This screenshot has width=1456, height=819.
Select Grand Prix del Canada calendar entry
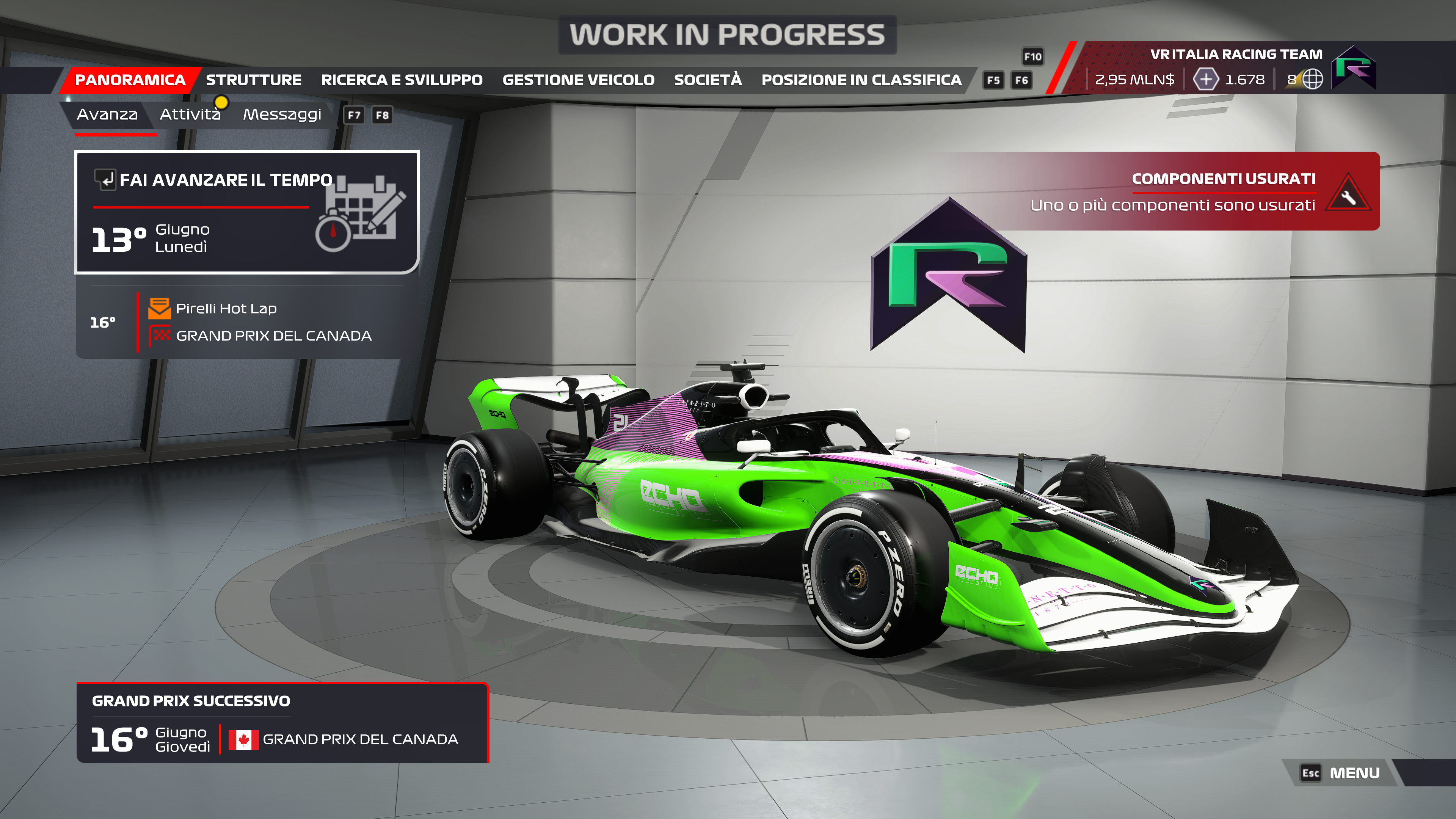273,336
